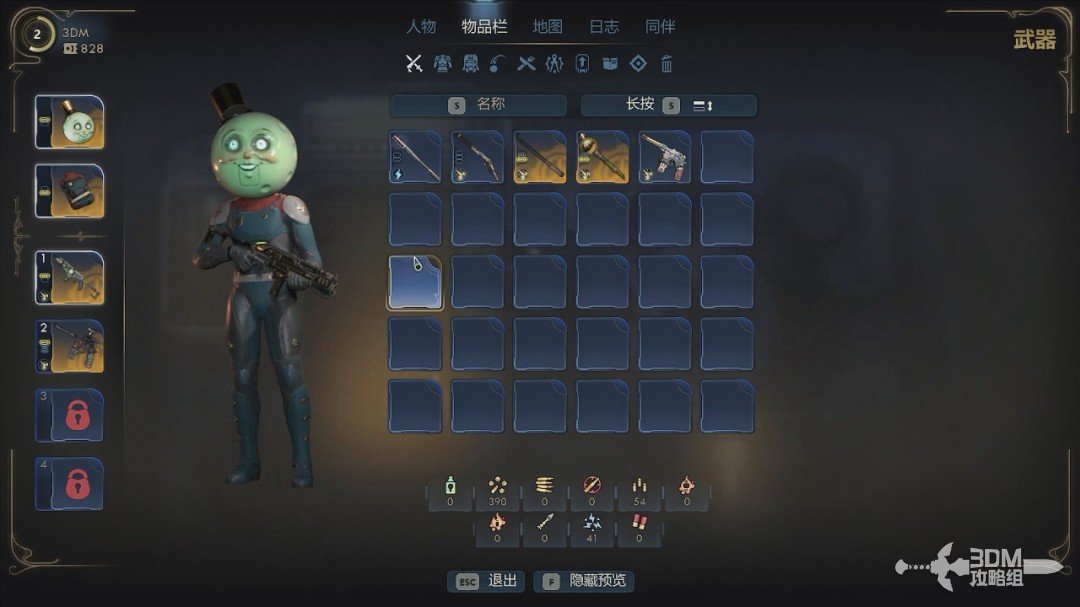Select the mace with golden head
The height and width of the screenshot is (607, 1080).
coord(602,157)
